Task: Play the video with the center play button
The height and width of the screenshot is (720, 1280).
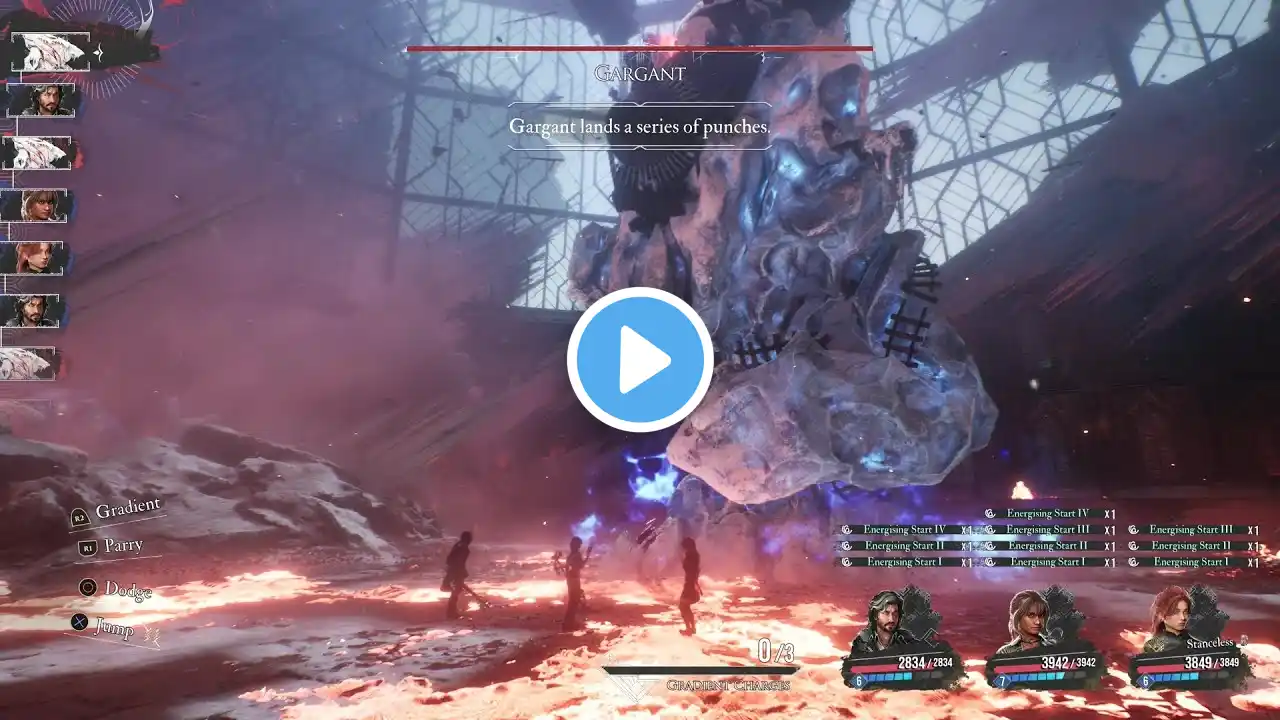Action: tap(640, 360)
